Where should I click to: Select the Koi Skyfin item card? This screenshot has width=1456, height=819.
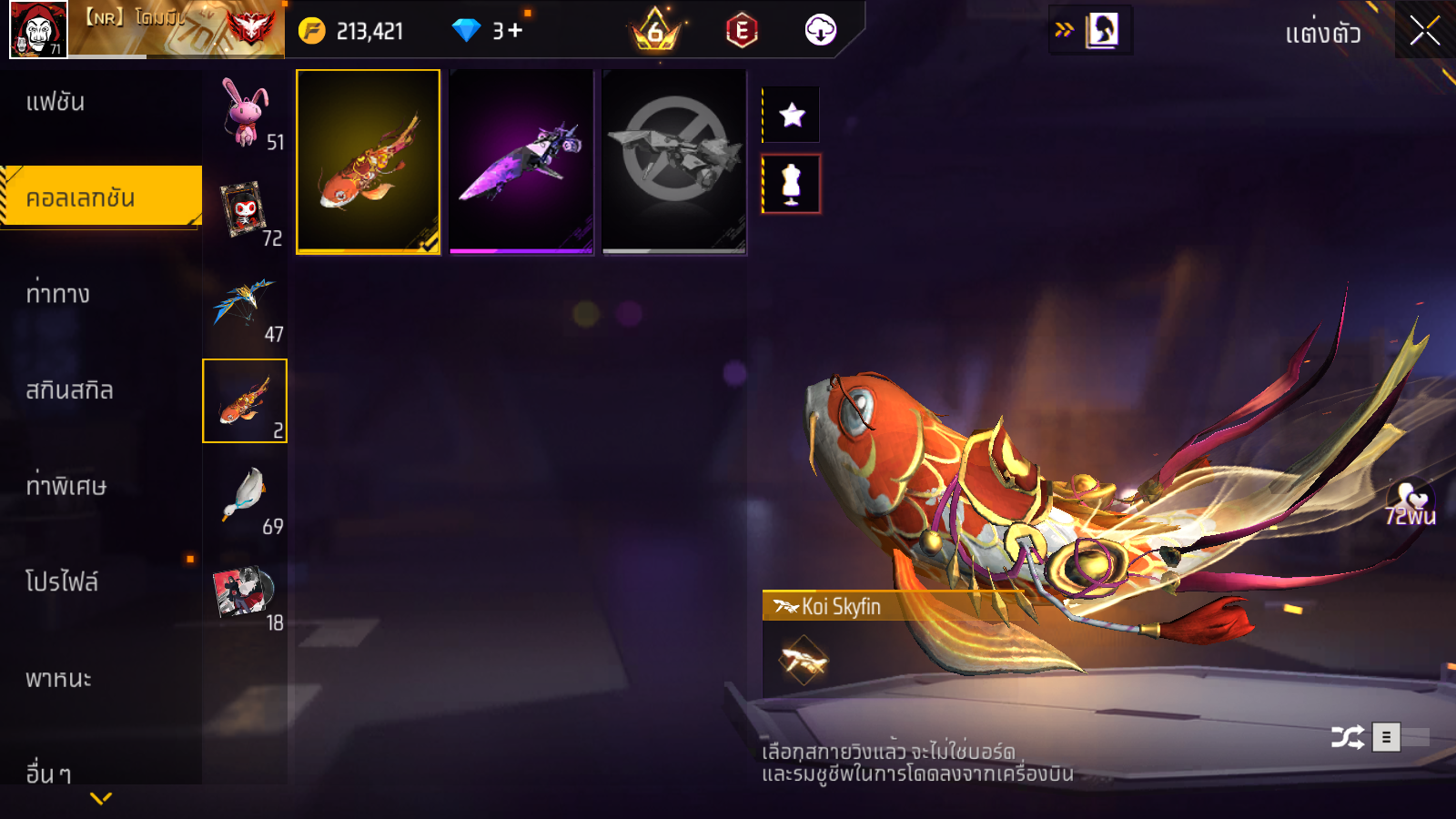[x=369, y=162]
